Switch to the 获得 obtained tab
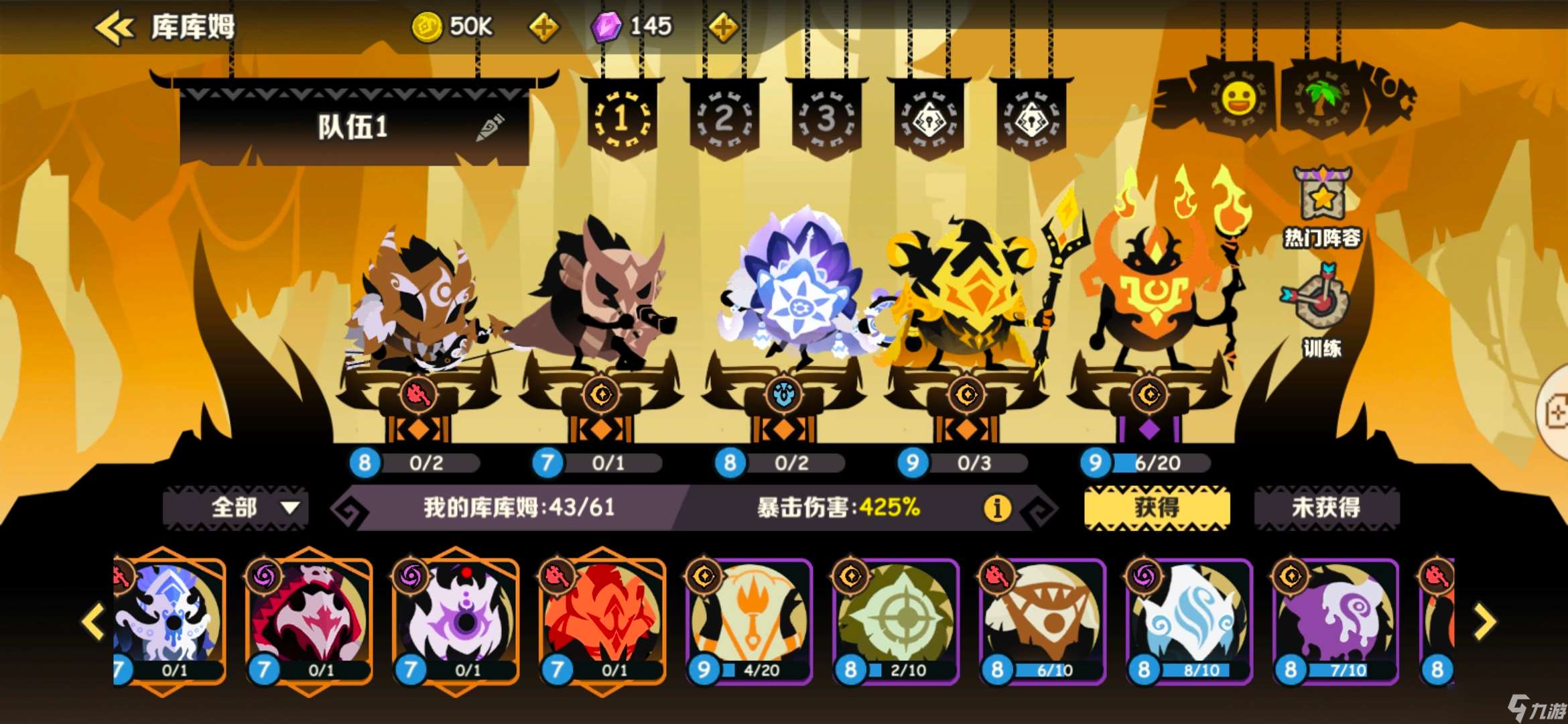1568x724 pixels. pyautogui.click(x=1157, y=507)
